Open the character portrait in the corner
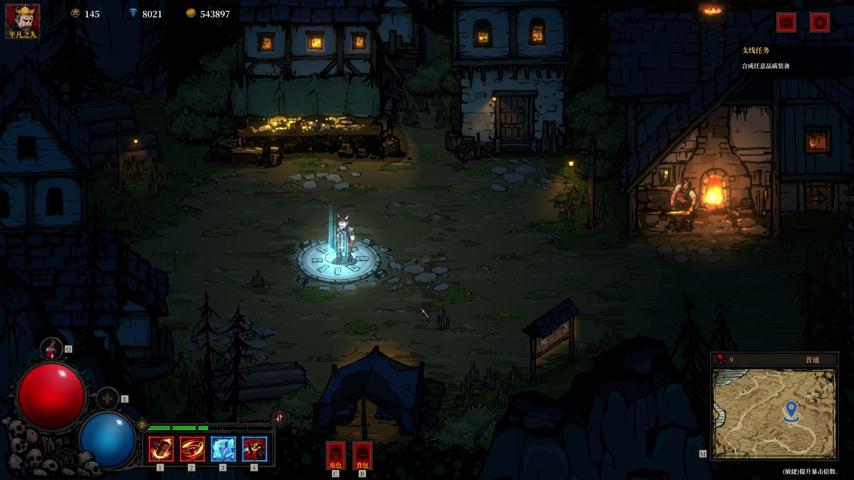The width and height of the screenshot is (854, 480). tap(23, 18)
